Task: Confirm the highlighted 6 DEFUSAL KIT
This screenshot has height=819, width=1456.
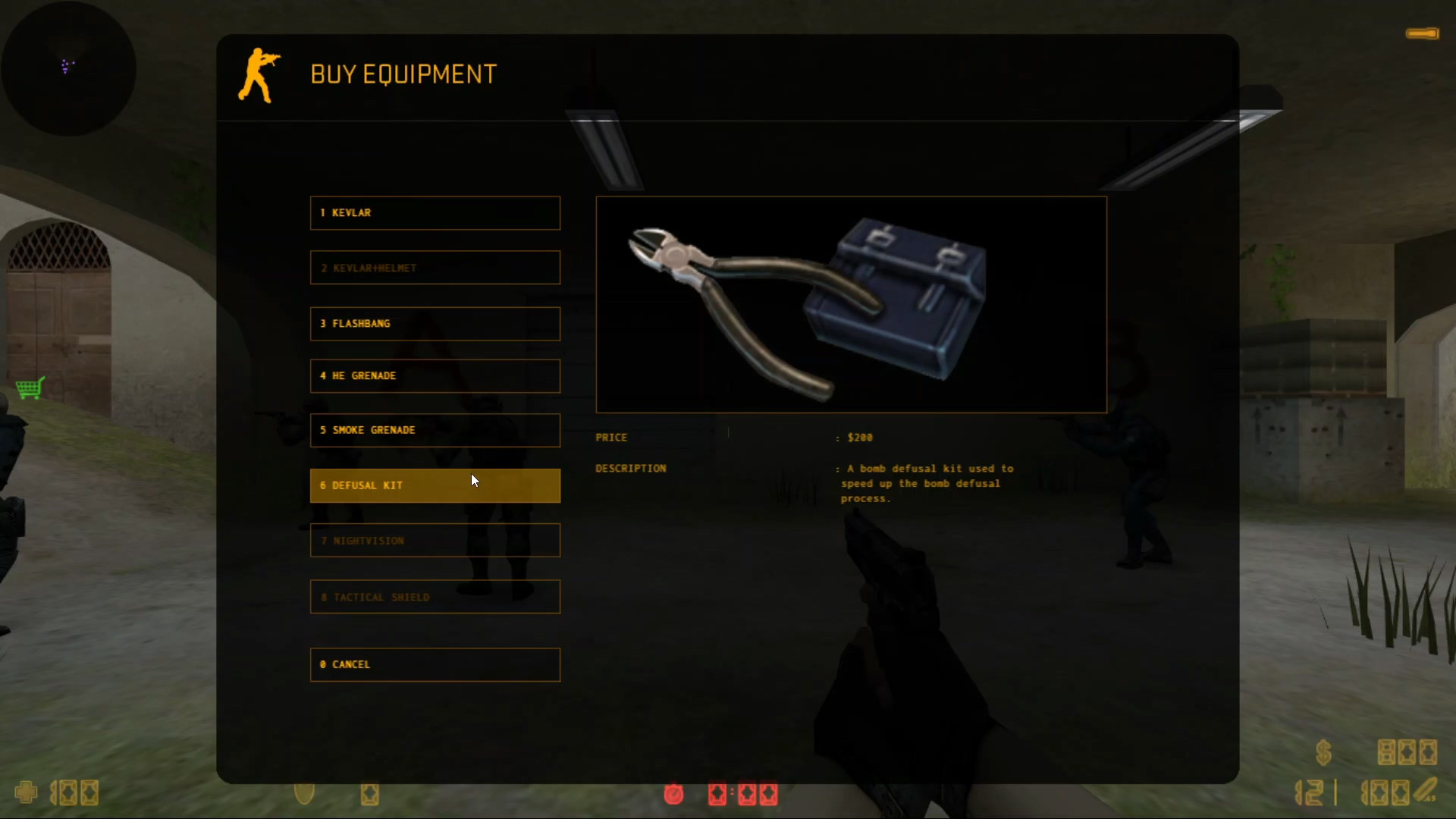Action: point(435,485)
